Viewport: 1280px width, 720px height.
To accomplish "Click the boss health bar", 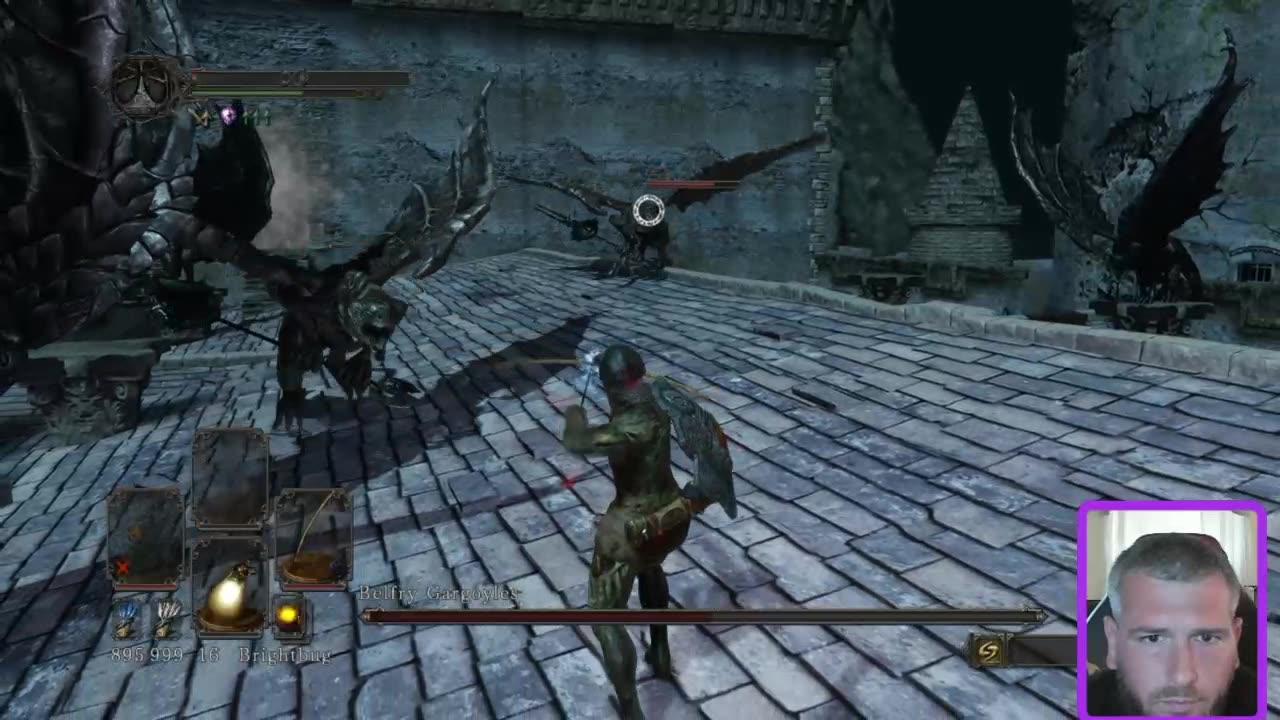I will click(x=700, y=617).
